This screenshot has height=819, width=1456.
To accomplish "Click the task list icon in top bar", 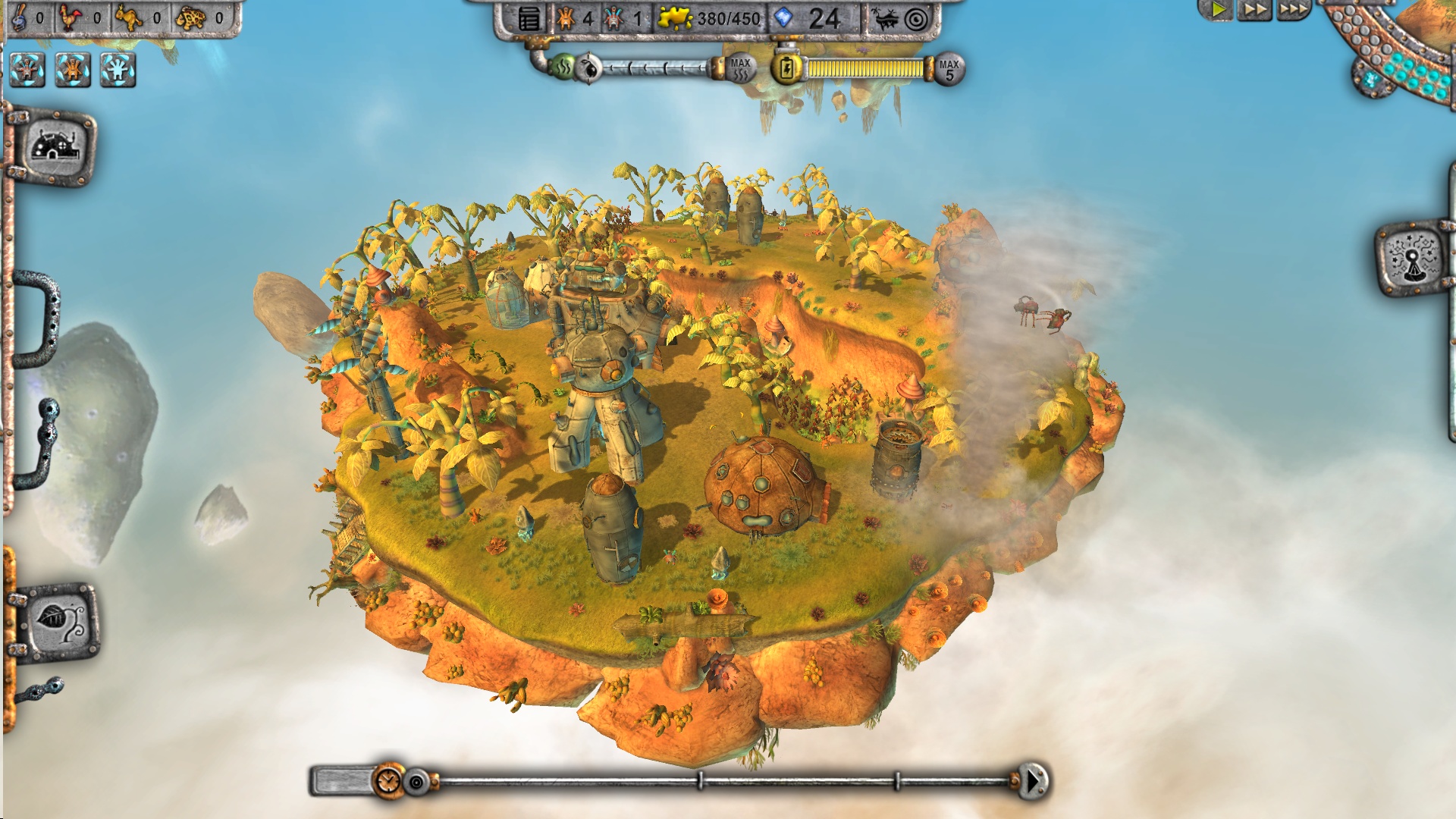I will 529,19.
